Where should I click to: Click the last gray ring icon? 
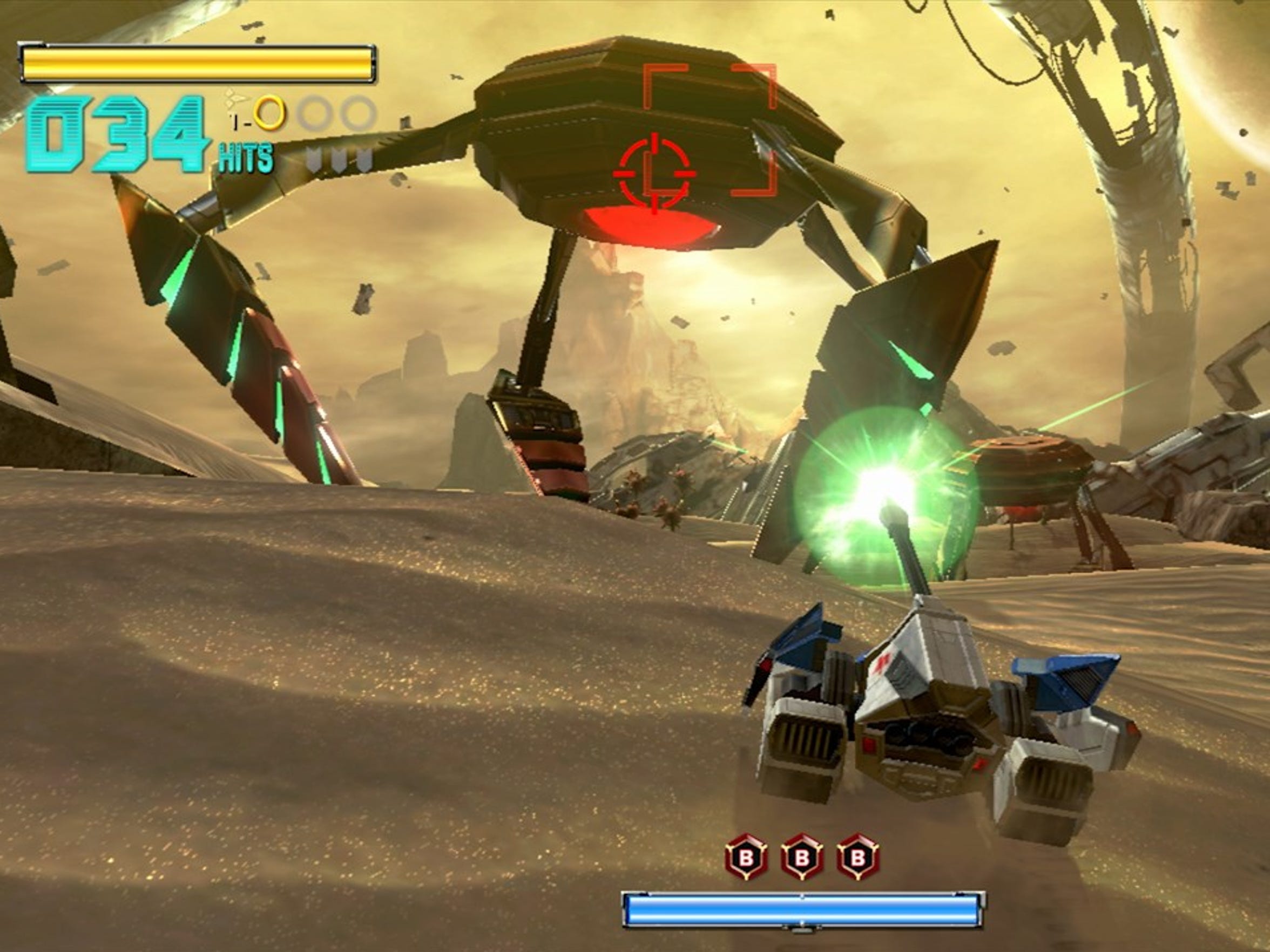[358, 113]
